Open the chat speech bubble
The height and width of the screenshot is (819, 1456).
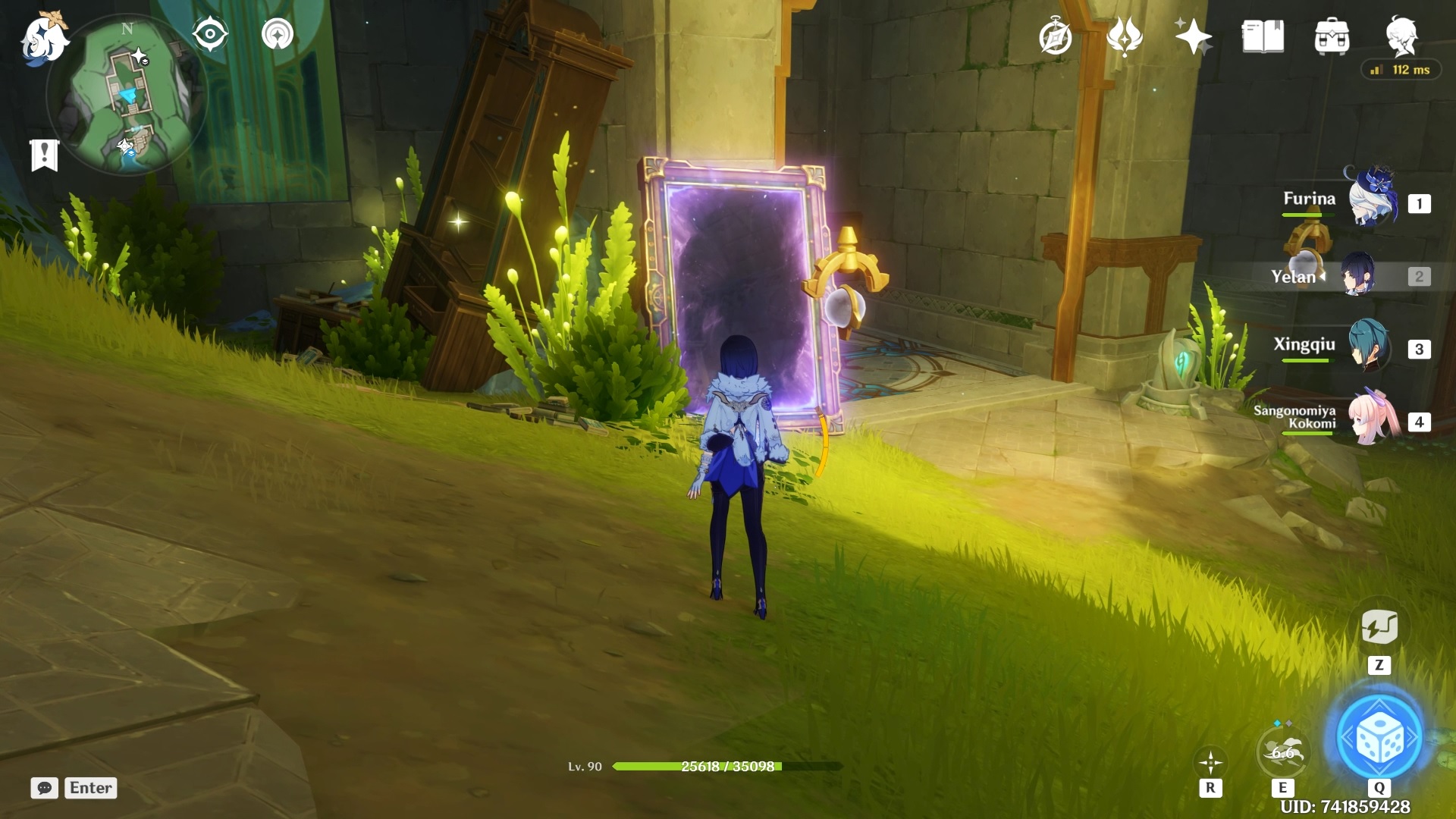point(45,788)
